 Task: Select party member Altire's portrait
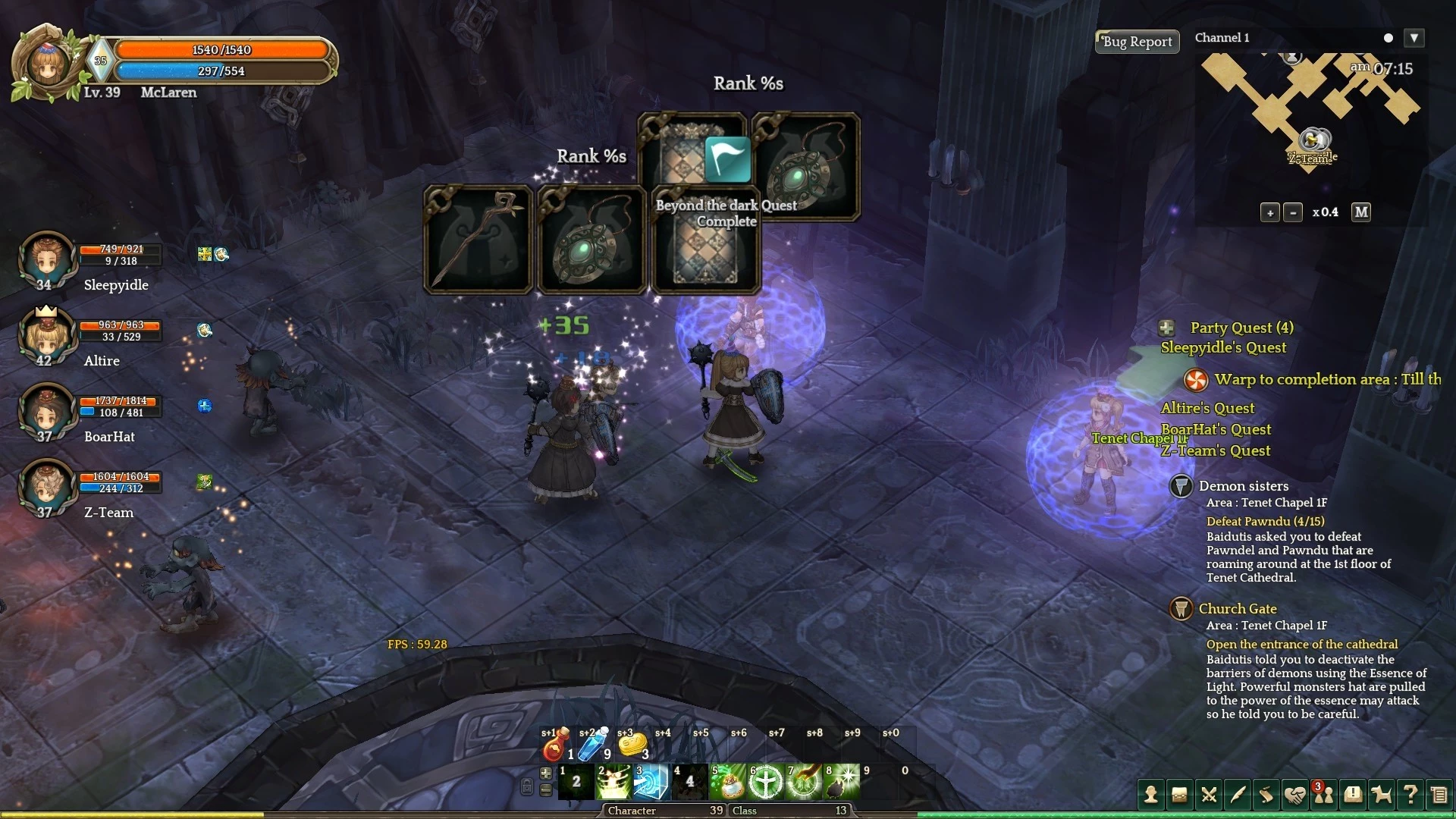(x=46, y=335)
